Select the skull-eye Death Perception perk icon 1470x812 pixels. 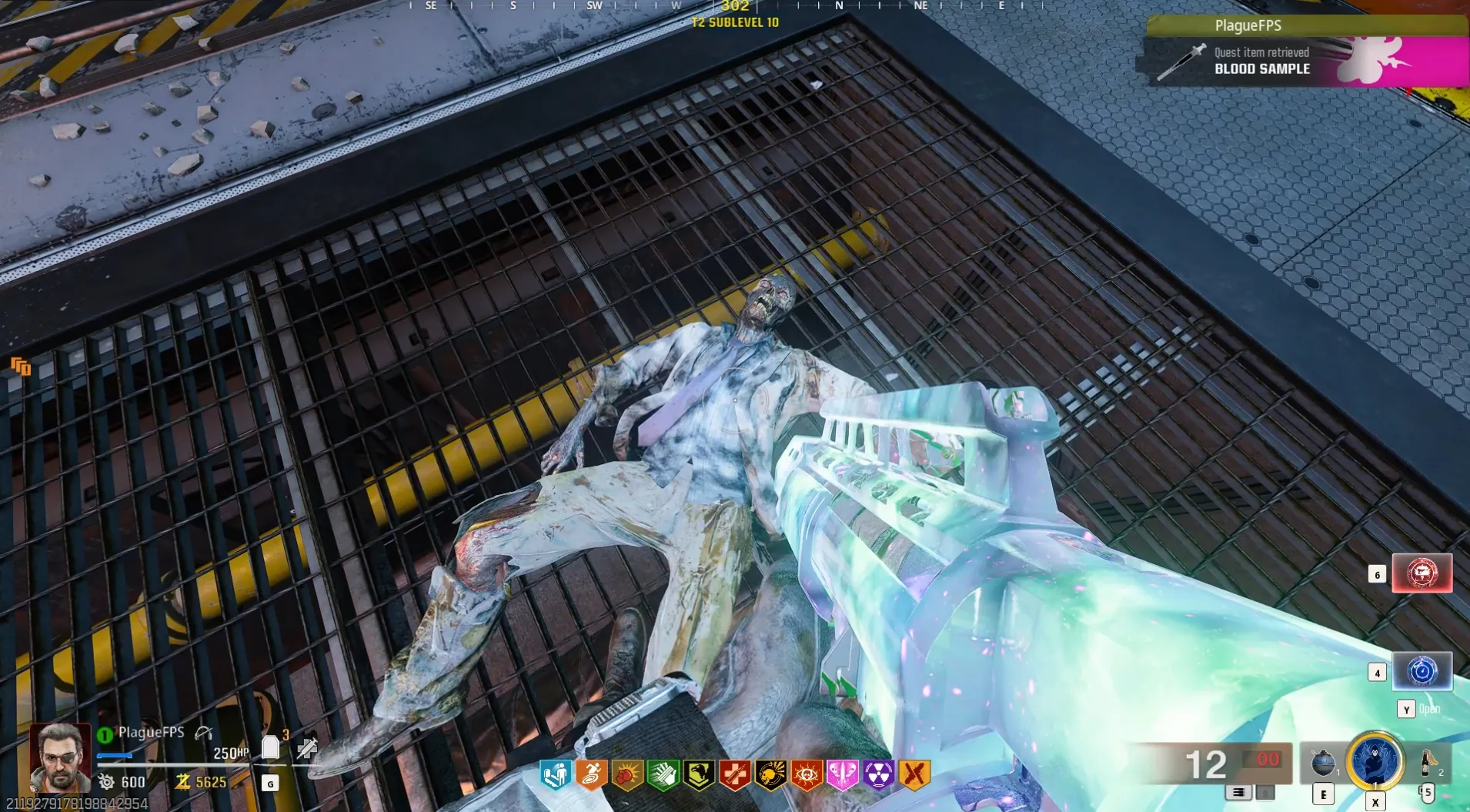click(x=807, y=775)
